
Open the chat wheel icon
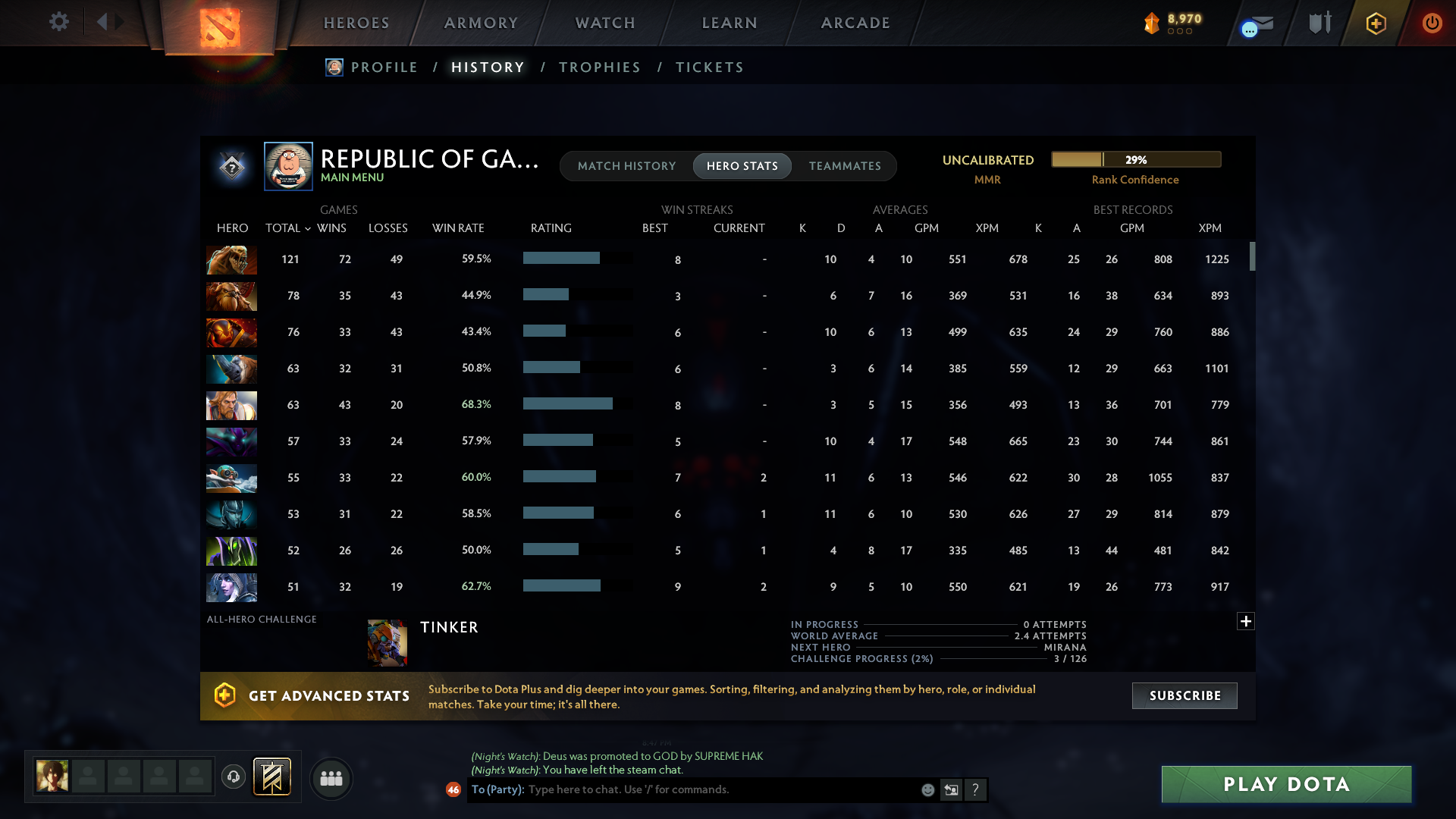[x=952, y=789]
